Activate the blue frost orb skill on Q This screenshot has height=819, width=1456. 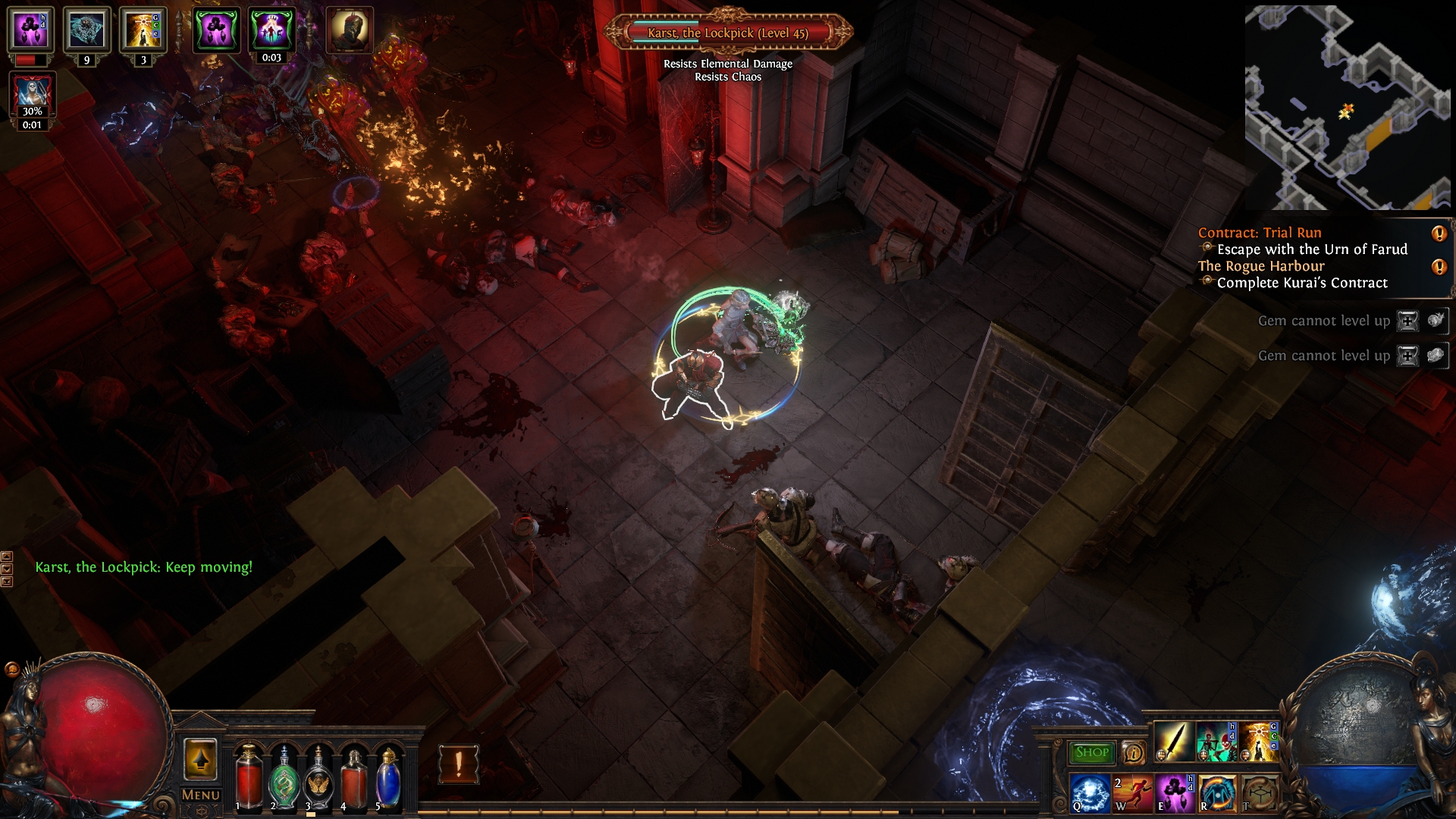1090,793
